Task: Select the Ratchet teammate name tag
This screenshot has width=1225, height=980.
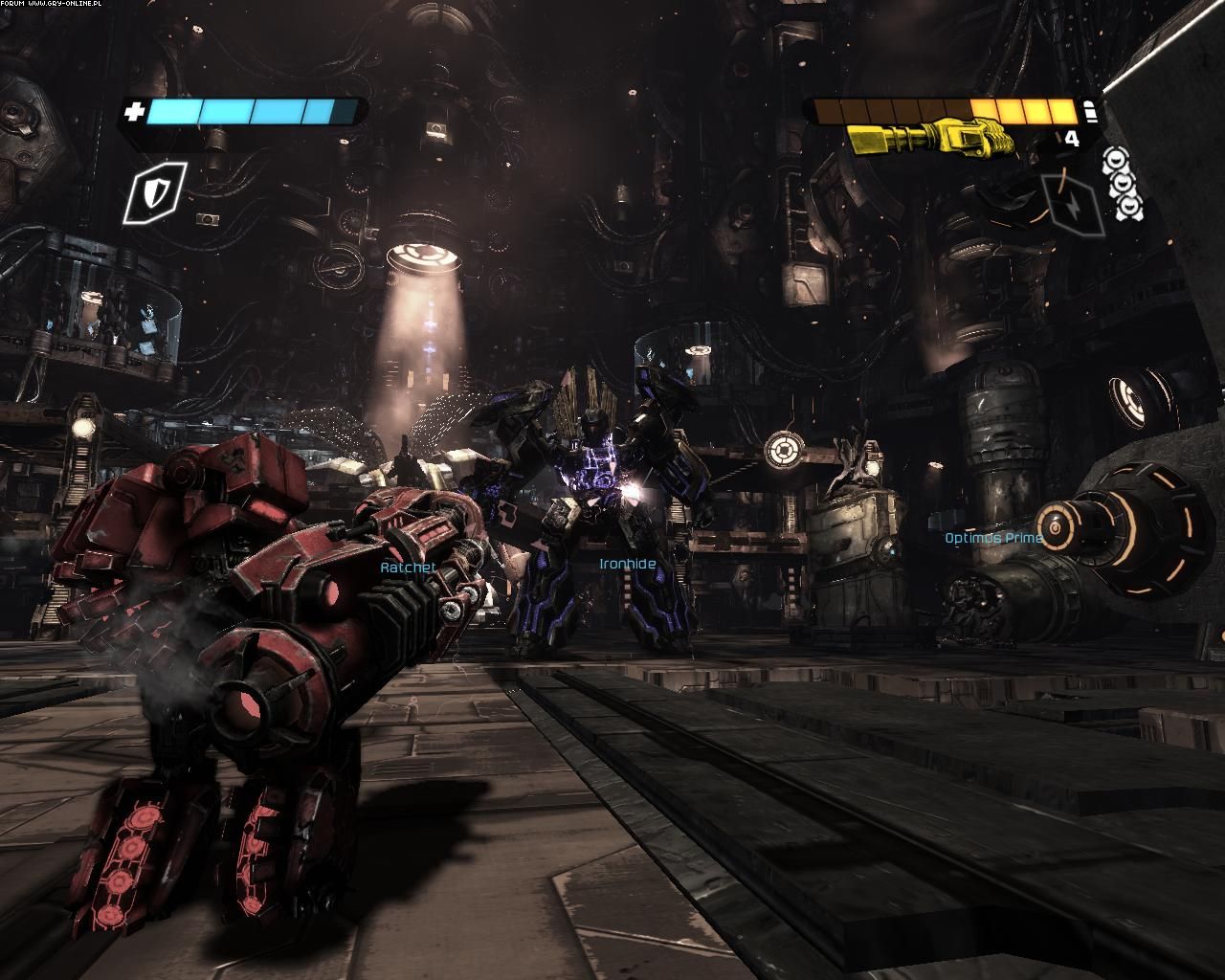Action: [409, 568]
